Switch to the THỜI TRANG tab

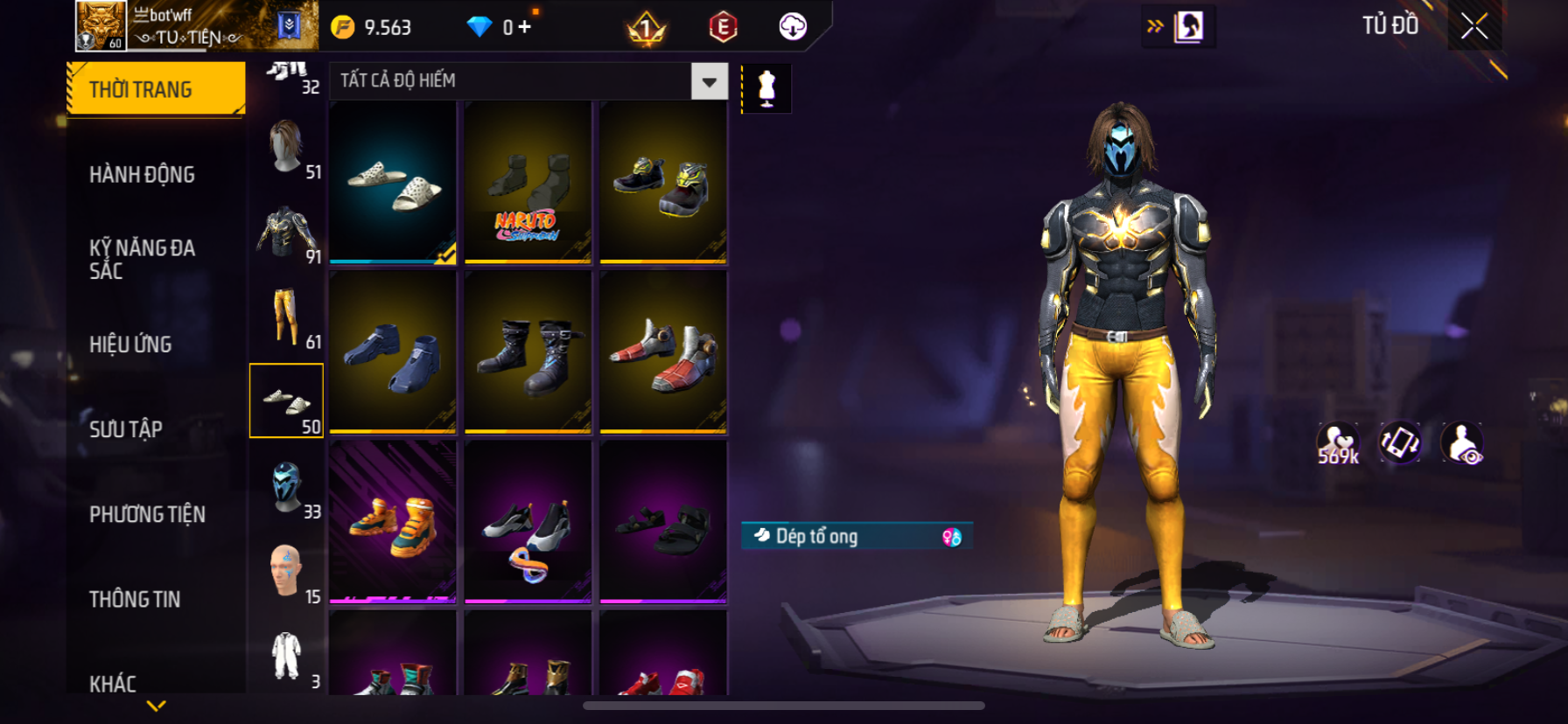click(156, 89)
